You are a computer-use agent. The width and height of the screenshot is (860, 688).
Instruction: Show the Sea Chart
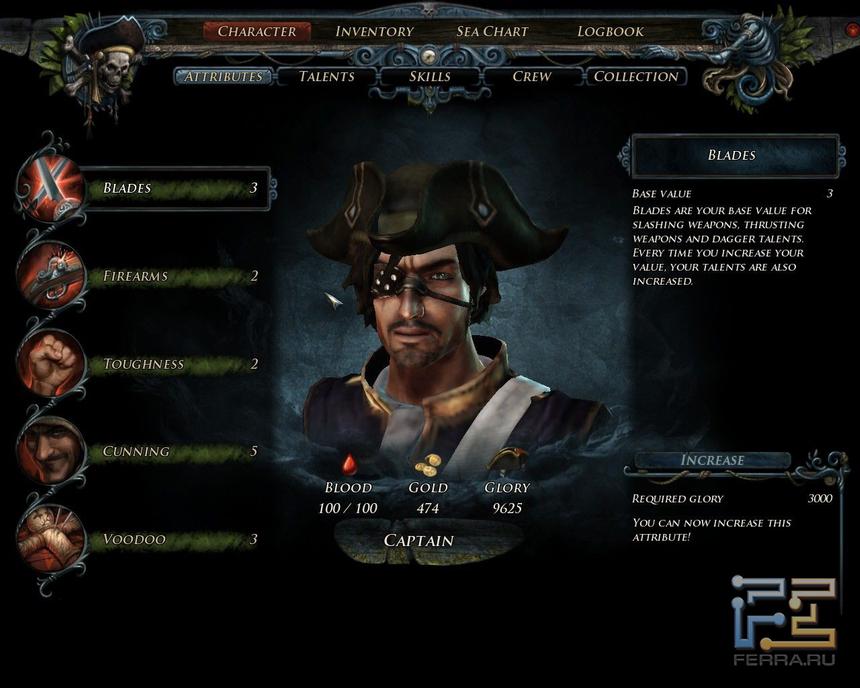(492, 31)
